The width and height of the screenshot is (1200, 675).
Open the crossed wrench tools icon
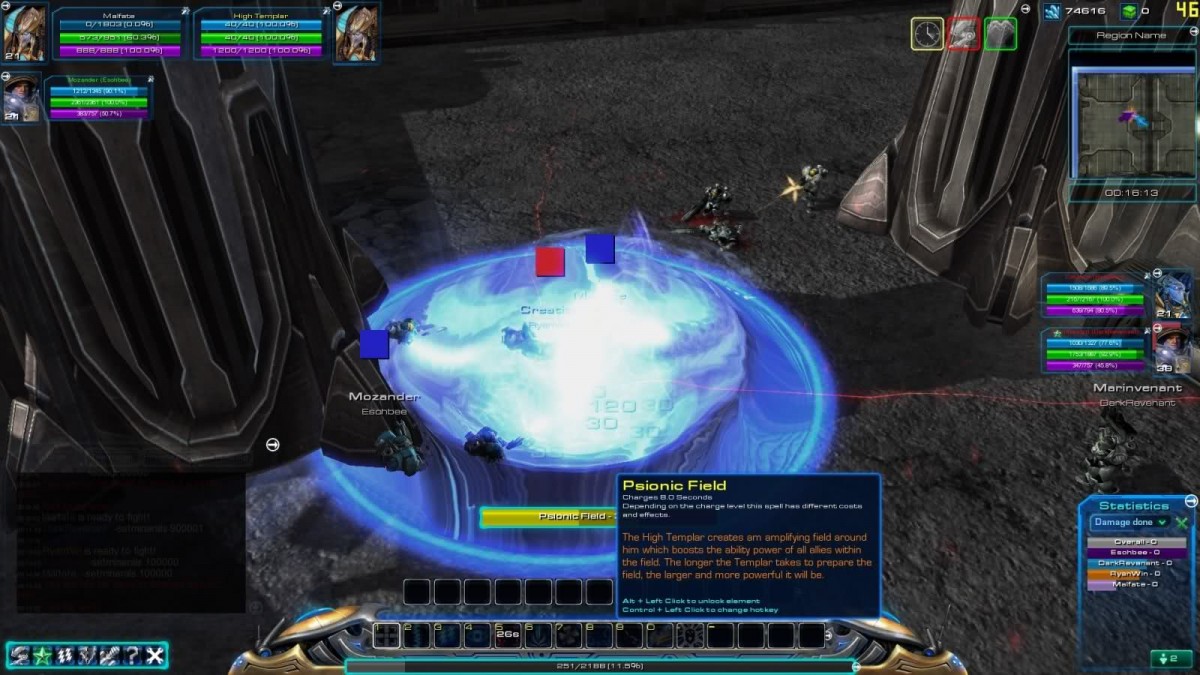154,655
